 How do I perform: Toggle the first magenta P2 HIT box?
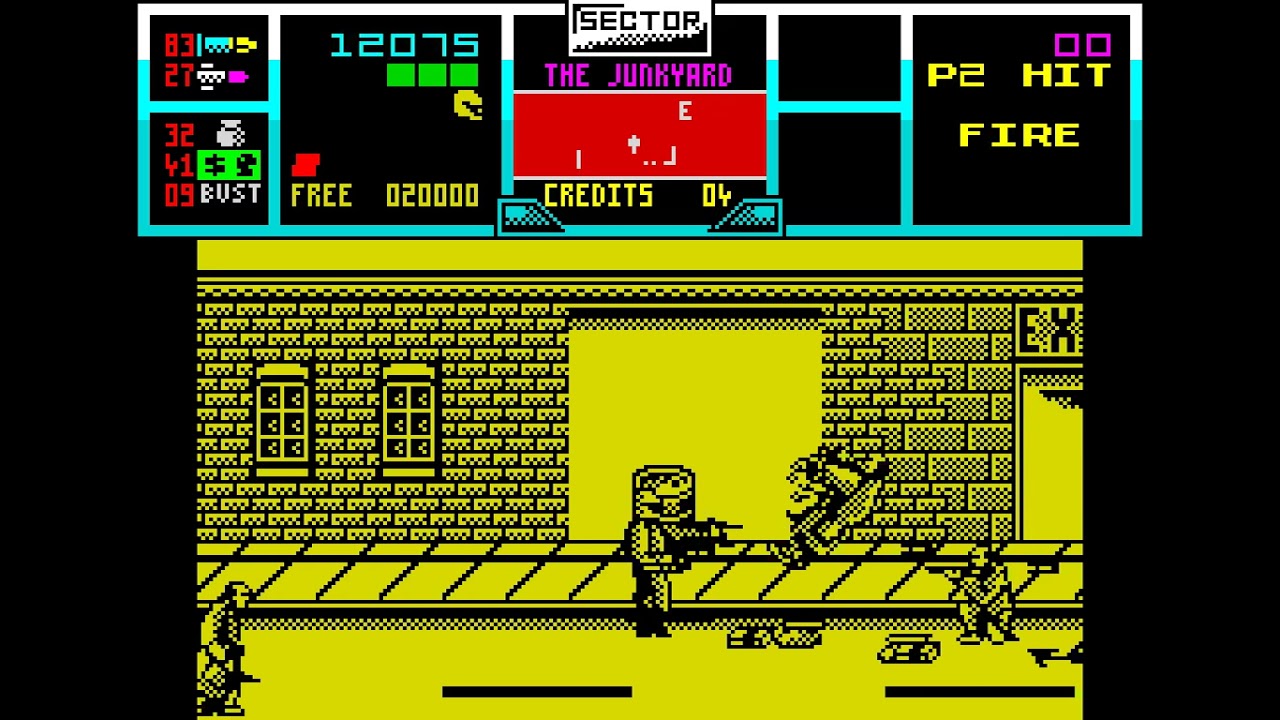1066,44
